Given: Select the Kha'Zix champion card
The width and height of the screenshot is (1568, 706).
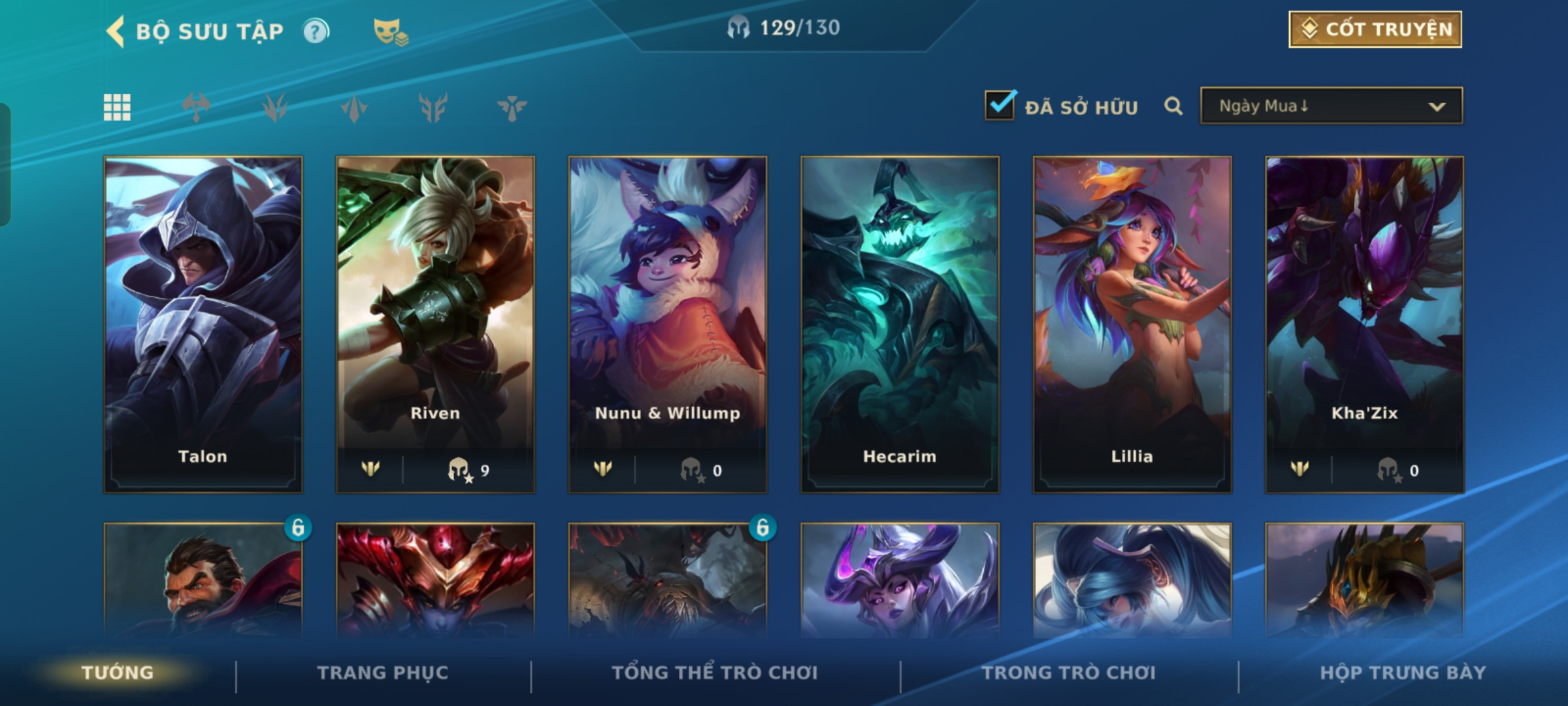Looking at the screenshot, I should click(1364, 324).
